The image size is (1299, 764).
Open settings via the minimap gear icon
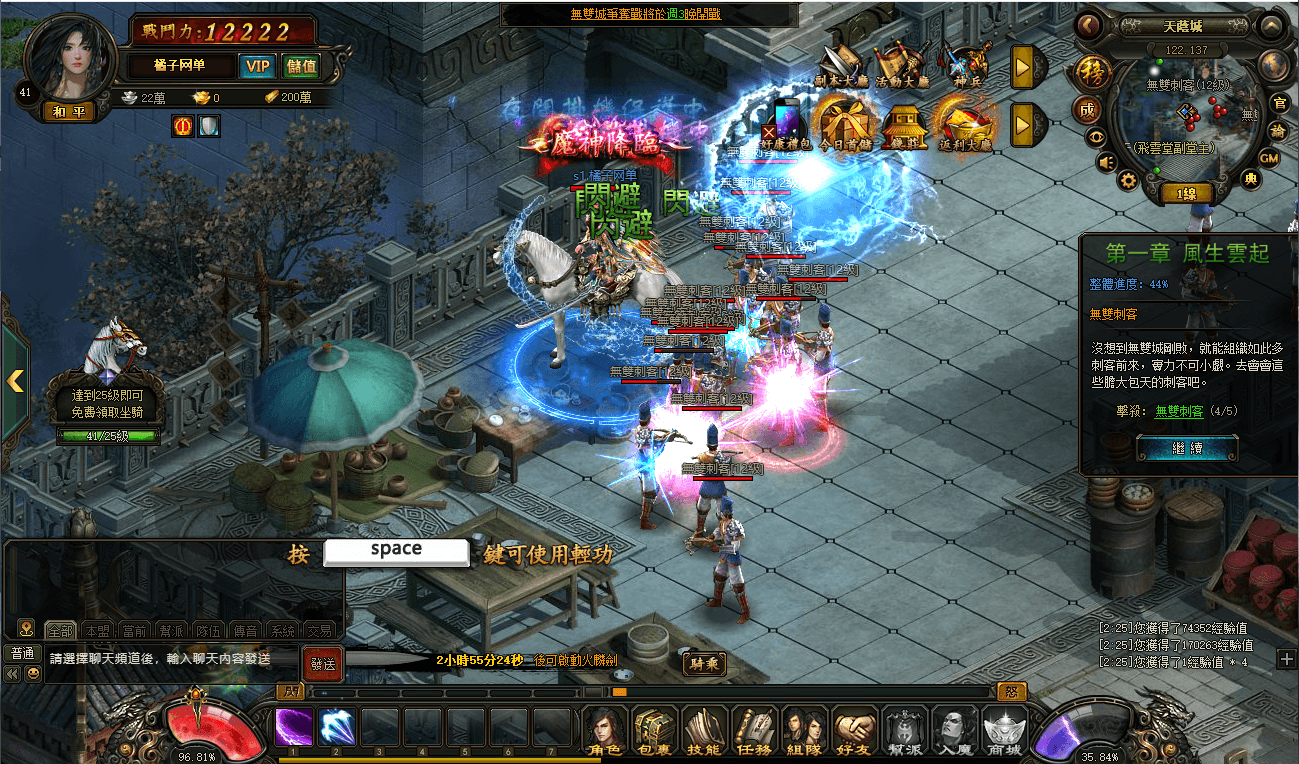pos(1128,180)
